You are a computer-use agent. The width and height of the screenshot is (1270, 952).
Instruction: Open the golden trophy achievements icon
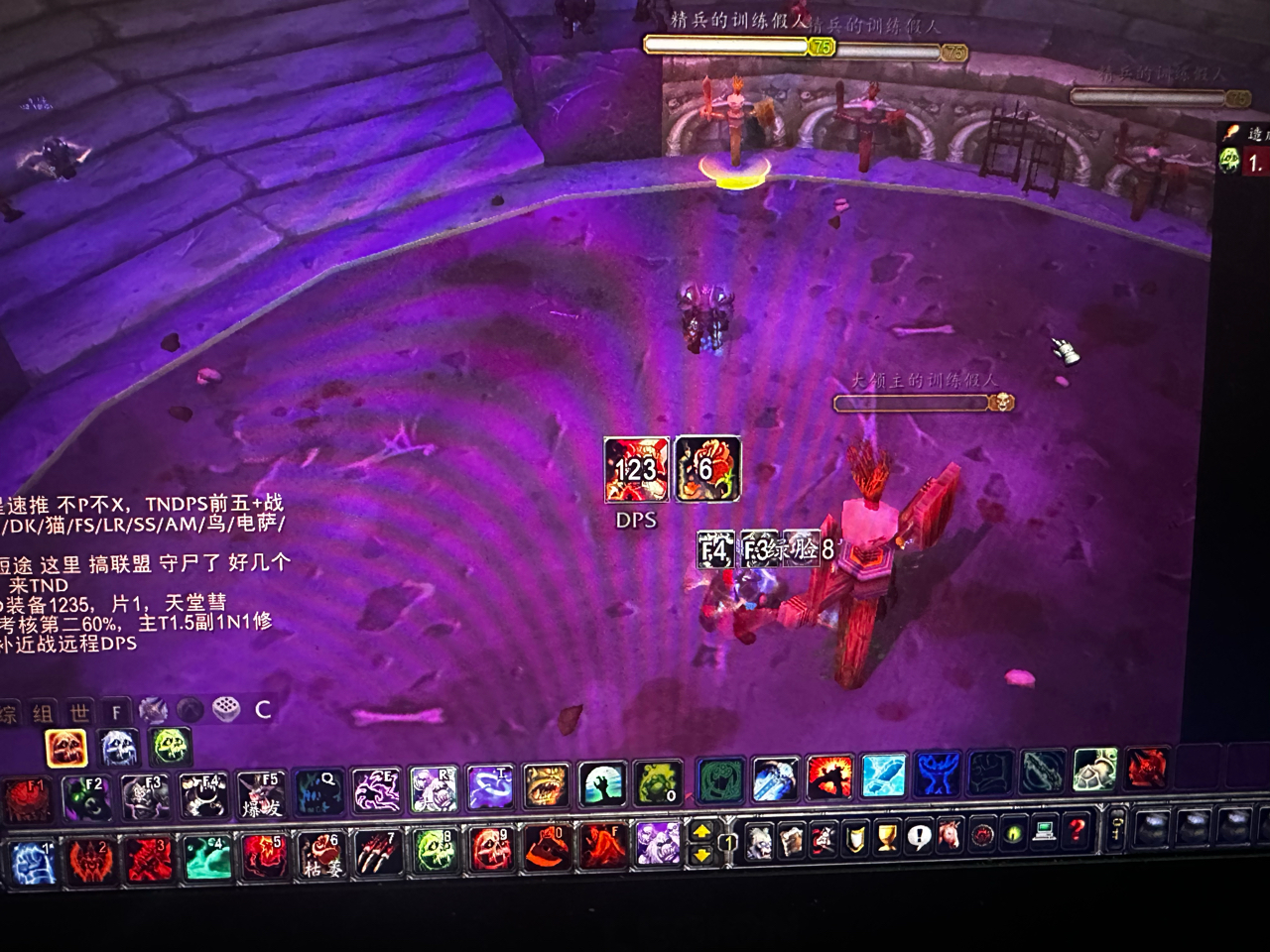pyautogui.click(x=887, y=843)
